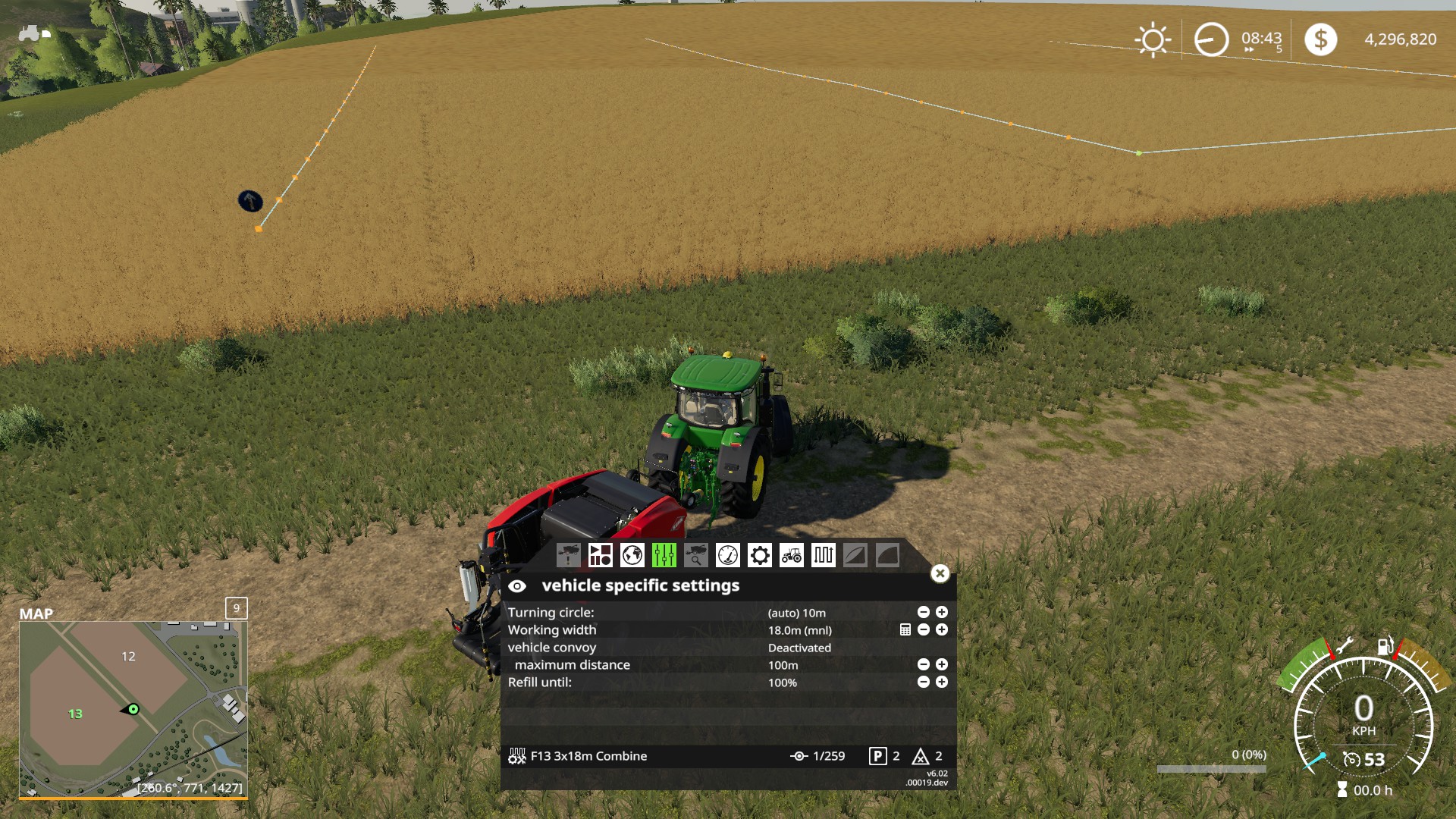Open the course generation waypoint pattern icon
This screenshot has width=1456, height=819.
coord(824,555)
